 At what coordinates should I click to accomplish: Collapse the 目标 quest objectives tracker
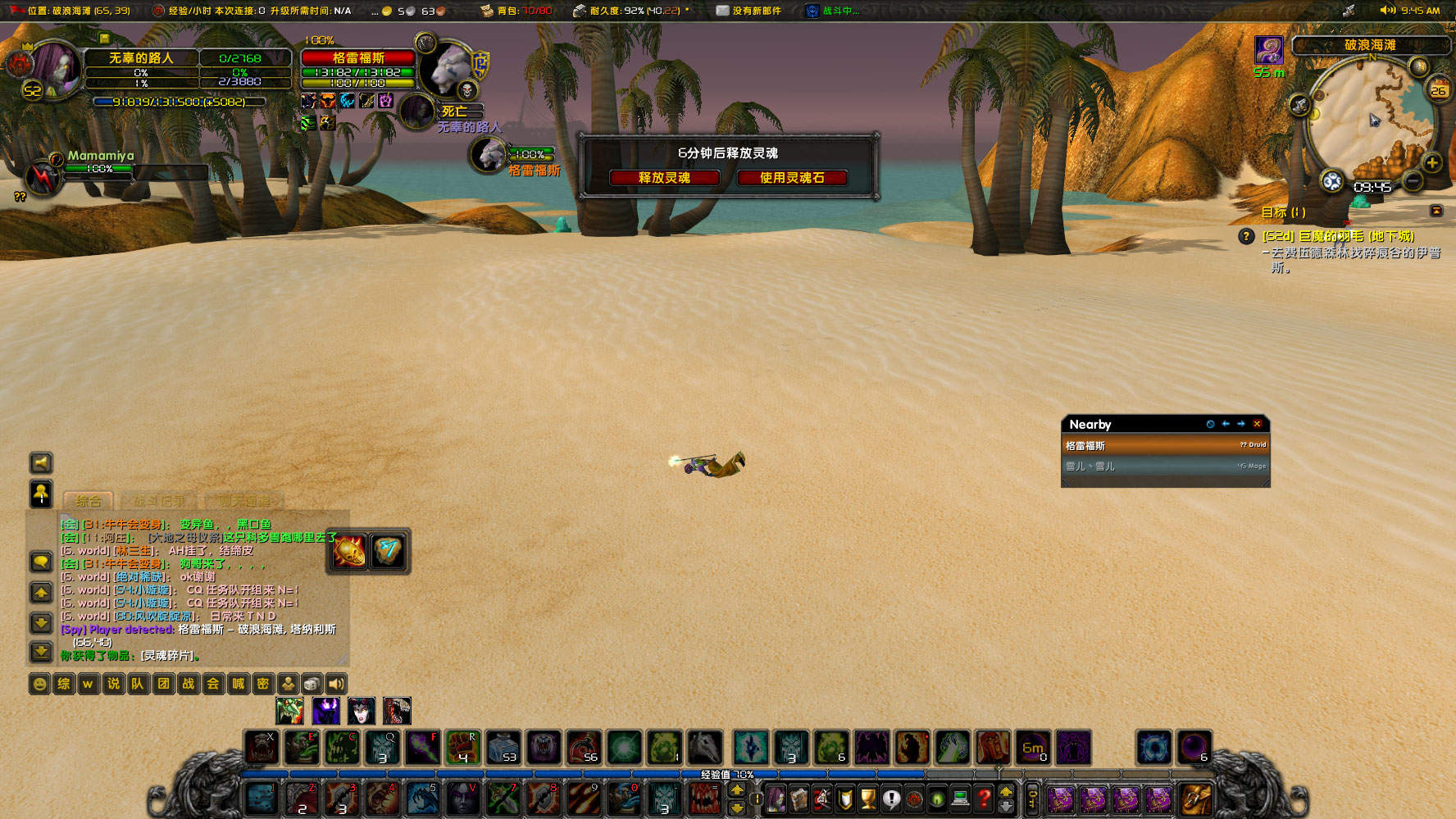pyautogui.click(x=1436, y=211)
